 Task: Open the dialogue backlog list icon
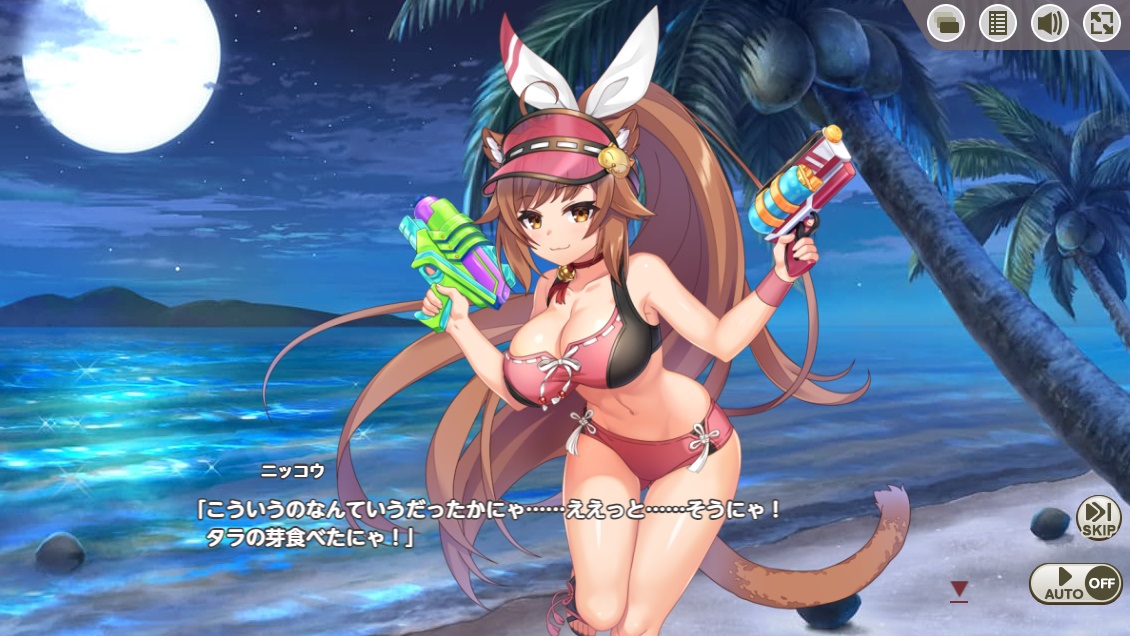997,23
